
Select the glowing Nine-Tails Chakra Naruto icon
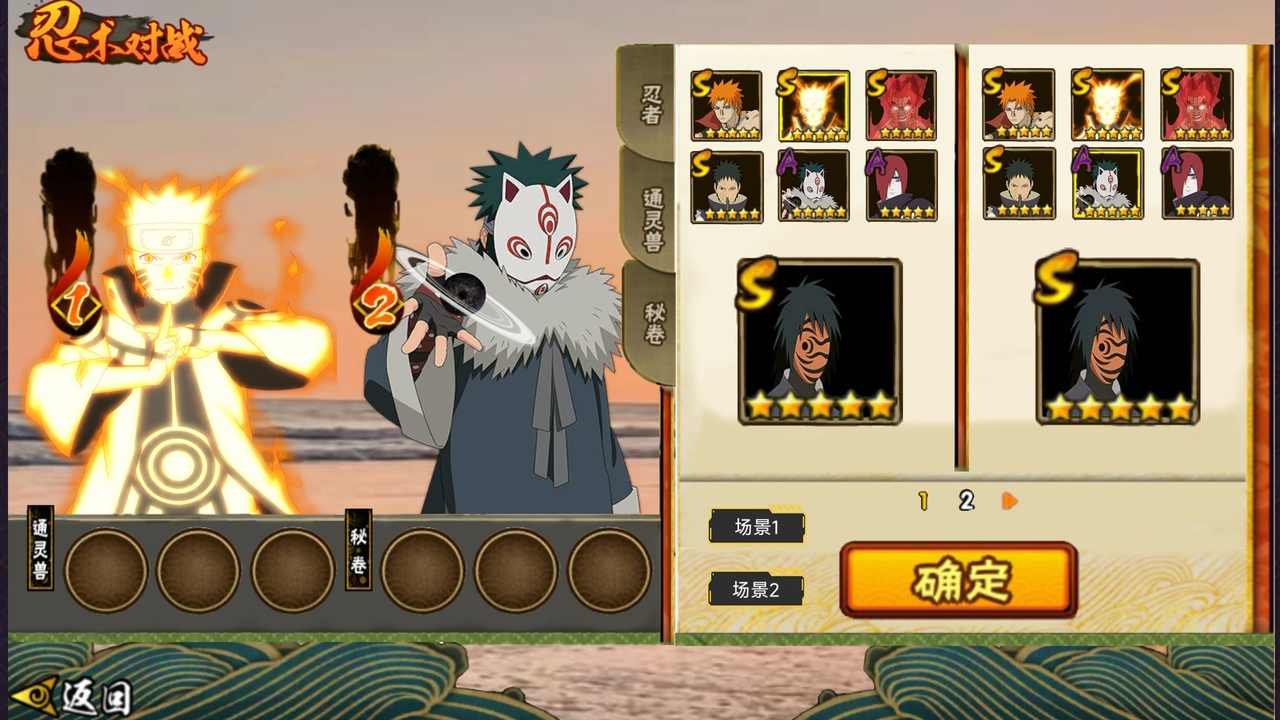(x=813, y=103)
